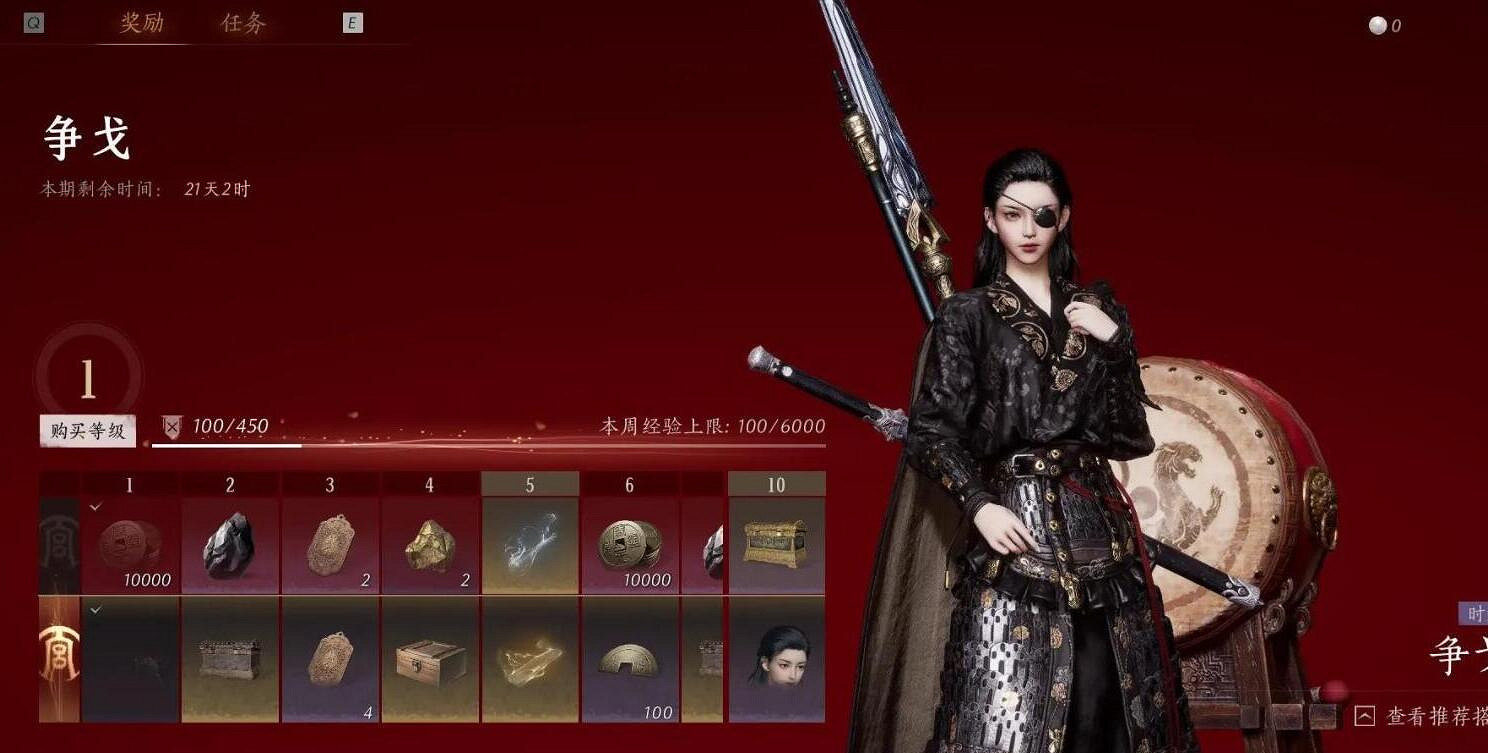
Task: Click the gold amulet reward at level 3
Action: 330,543
